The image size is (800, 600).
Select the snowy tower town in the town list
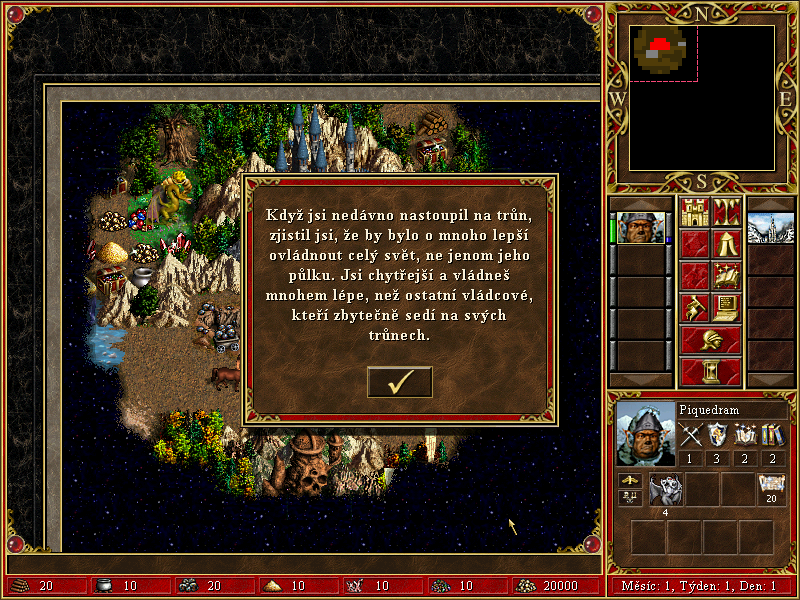pos(769,228)
